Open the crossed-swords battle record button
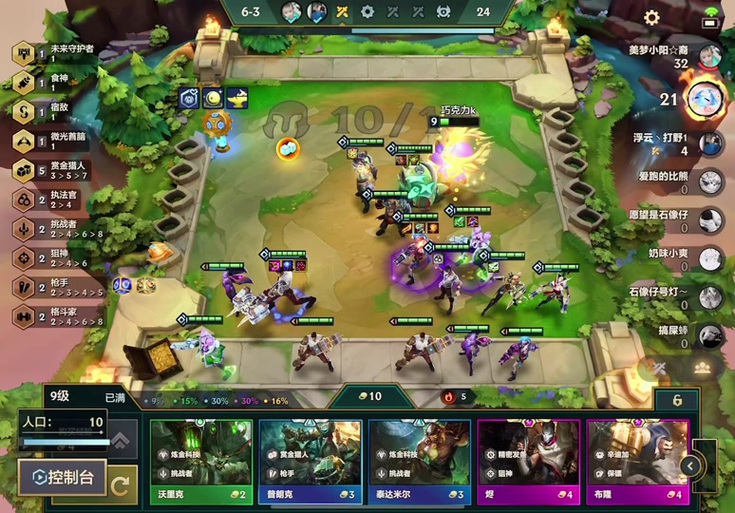Screen dimensions: 735x513 tap(660, 368)
